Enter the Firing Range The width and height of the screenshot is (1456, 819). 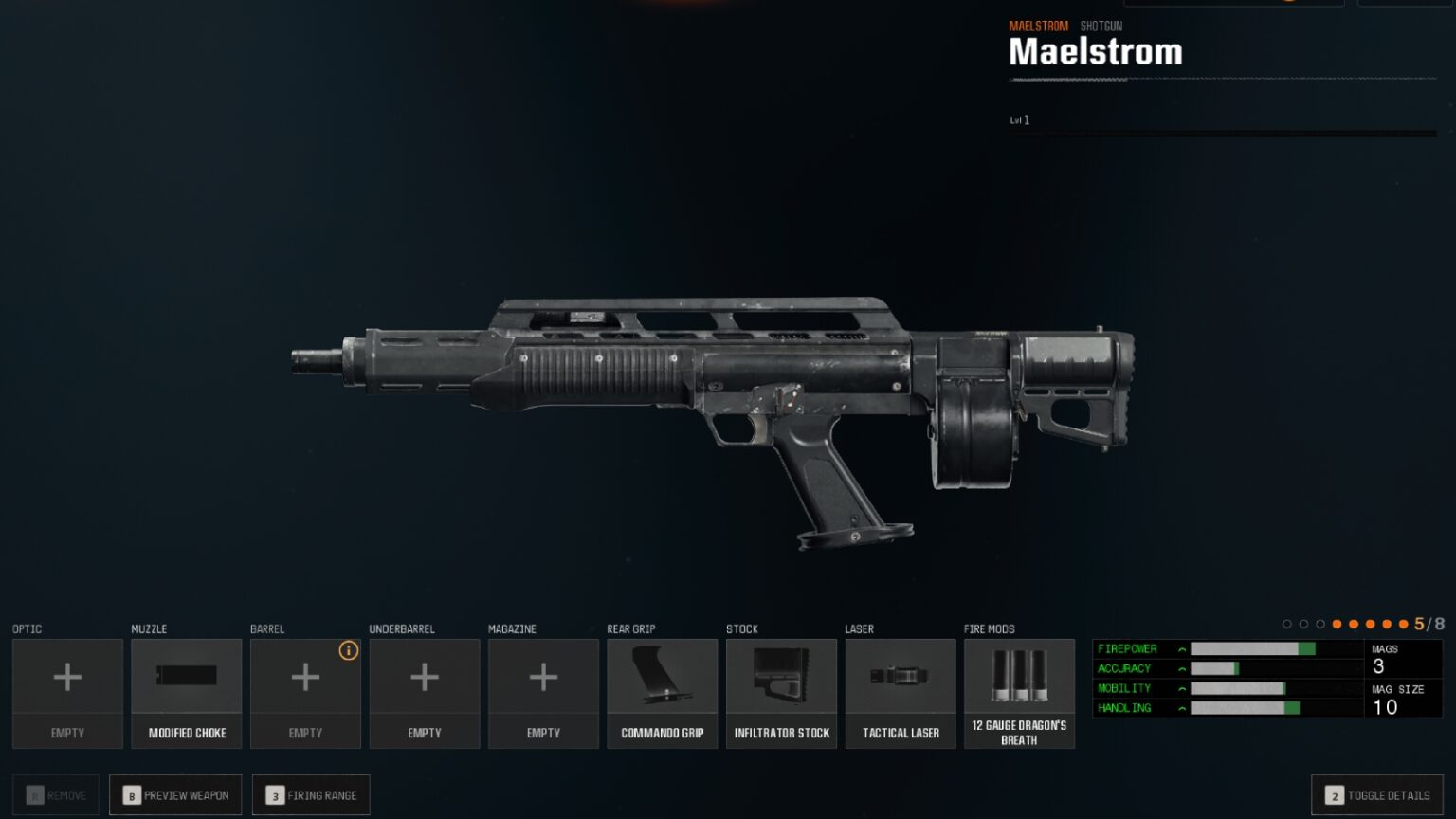311,794
